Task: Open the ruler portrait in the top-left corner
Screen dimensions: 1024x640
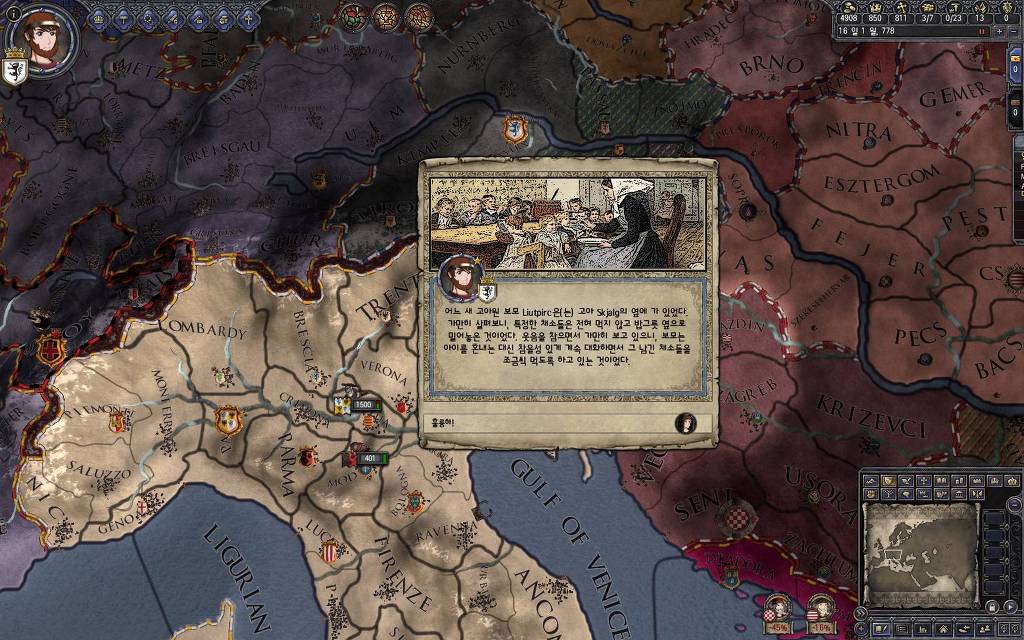Action: [43, 40]
